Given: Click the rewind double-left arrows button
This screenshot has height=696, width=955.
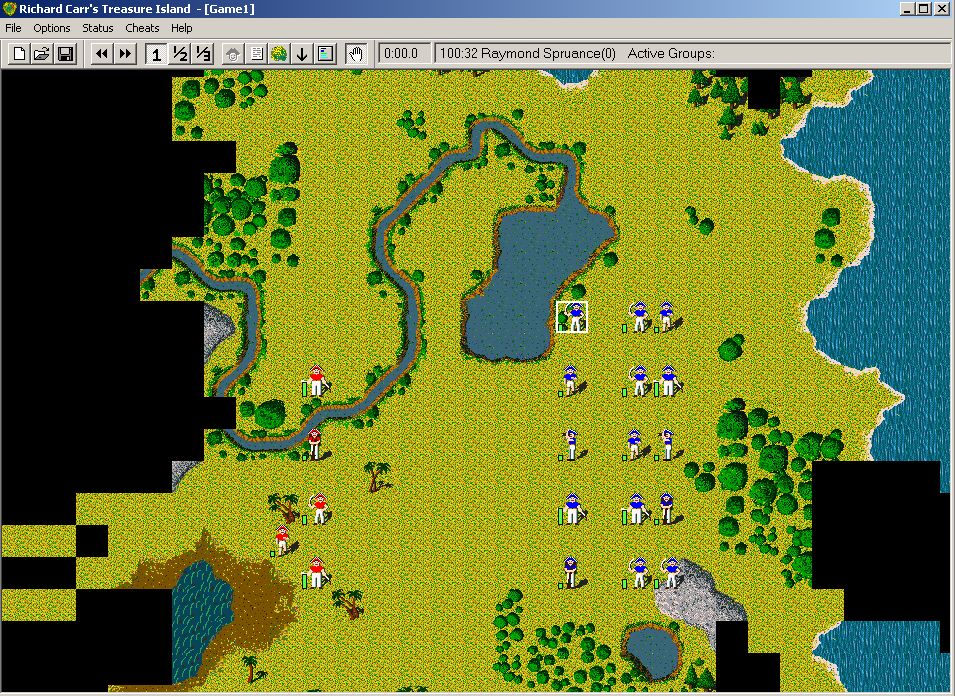Looking at the screenshot, I should tap(101, 54).
